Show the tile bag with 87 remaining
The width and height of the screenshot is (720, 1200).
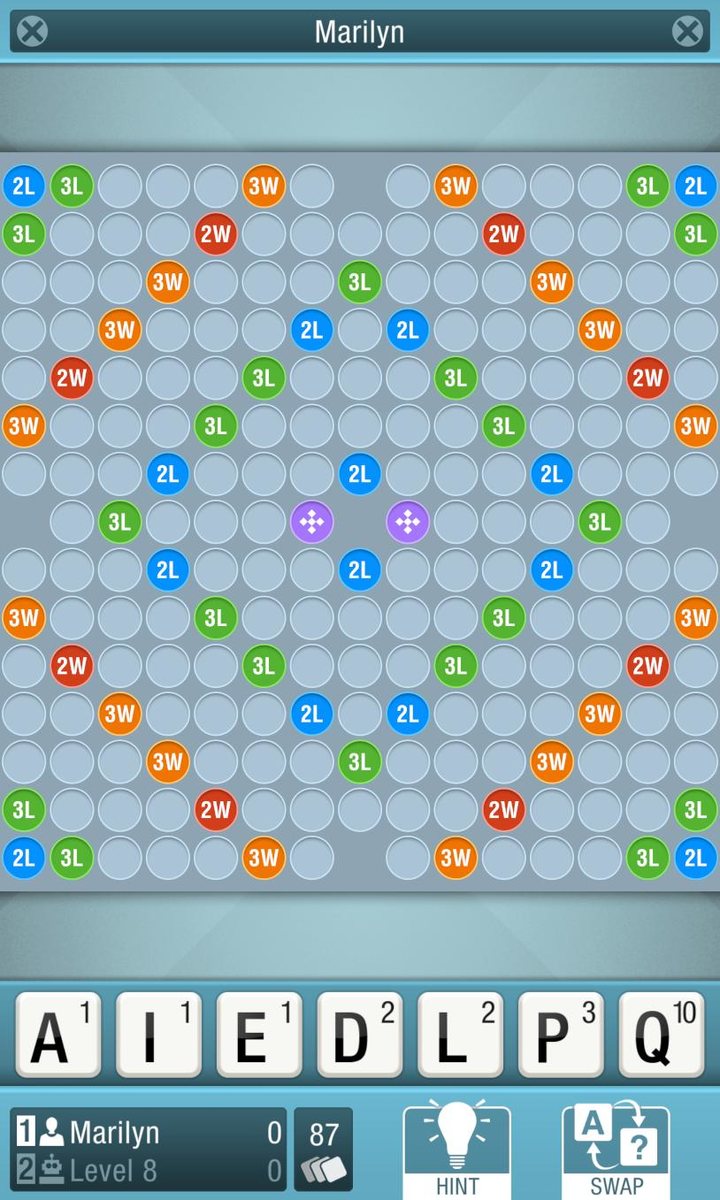(x=323, y=1149)
